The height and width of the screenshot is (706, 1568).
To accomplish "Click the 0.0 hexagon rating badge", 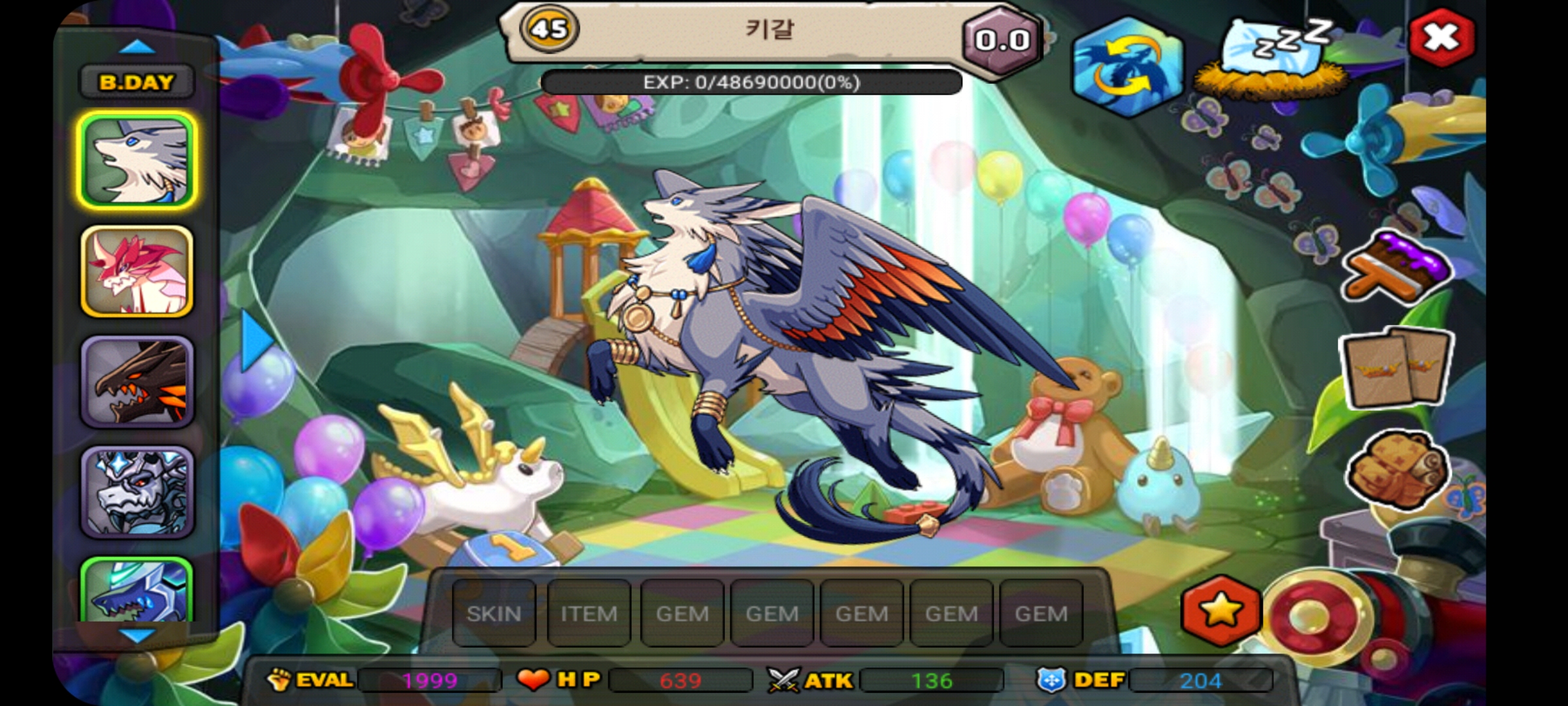I will pyautogui.click(x=1002, y=41).
